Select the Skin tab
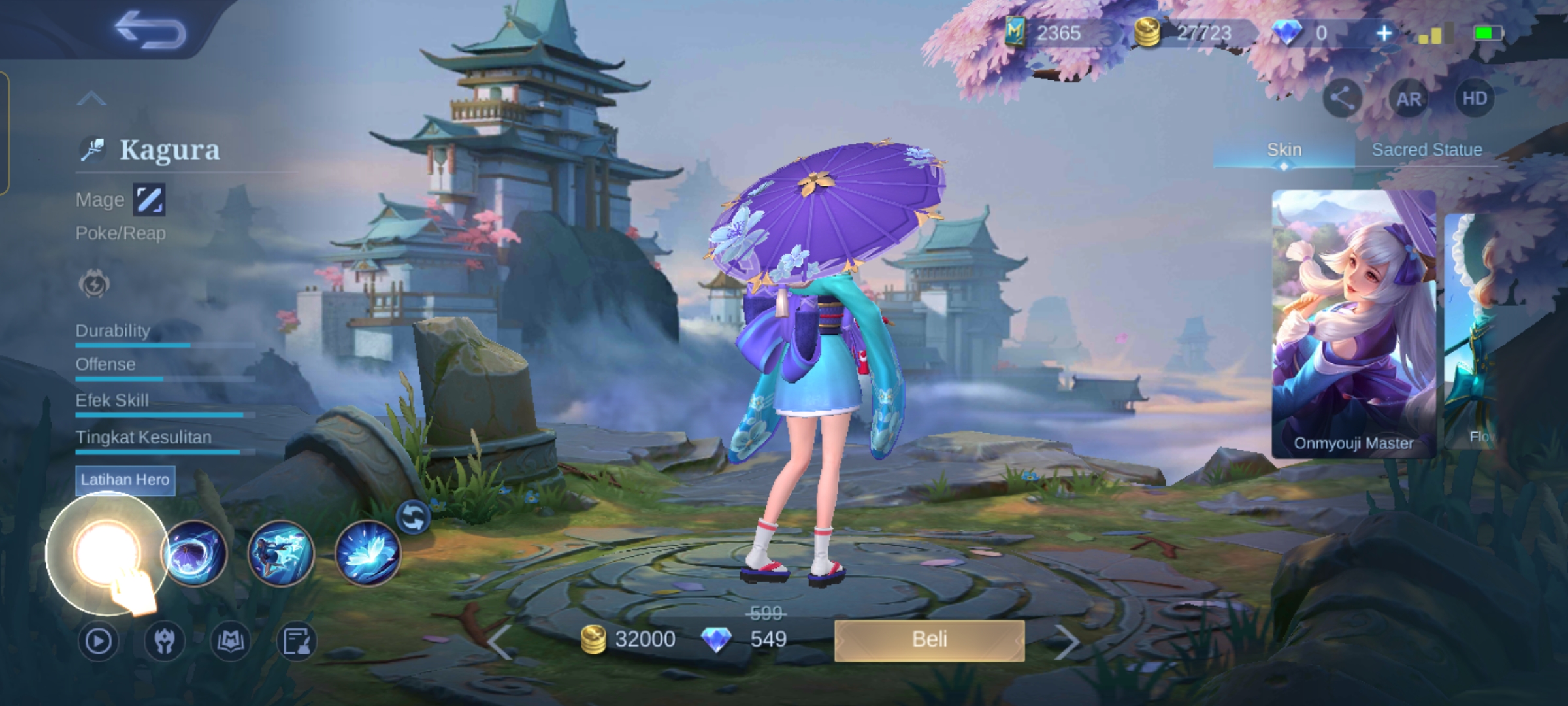This screenshot has width=1568, height=706. [1284, 150]
